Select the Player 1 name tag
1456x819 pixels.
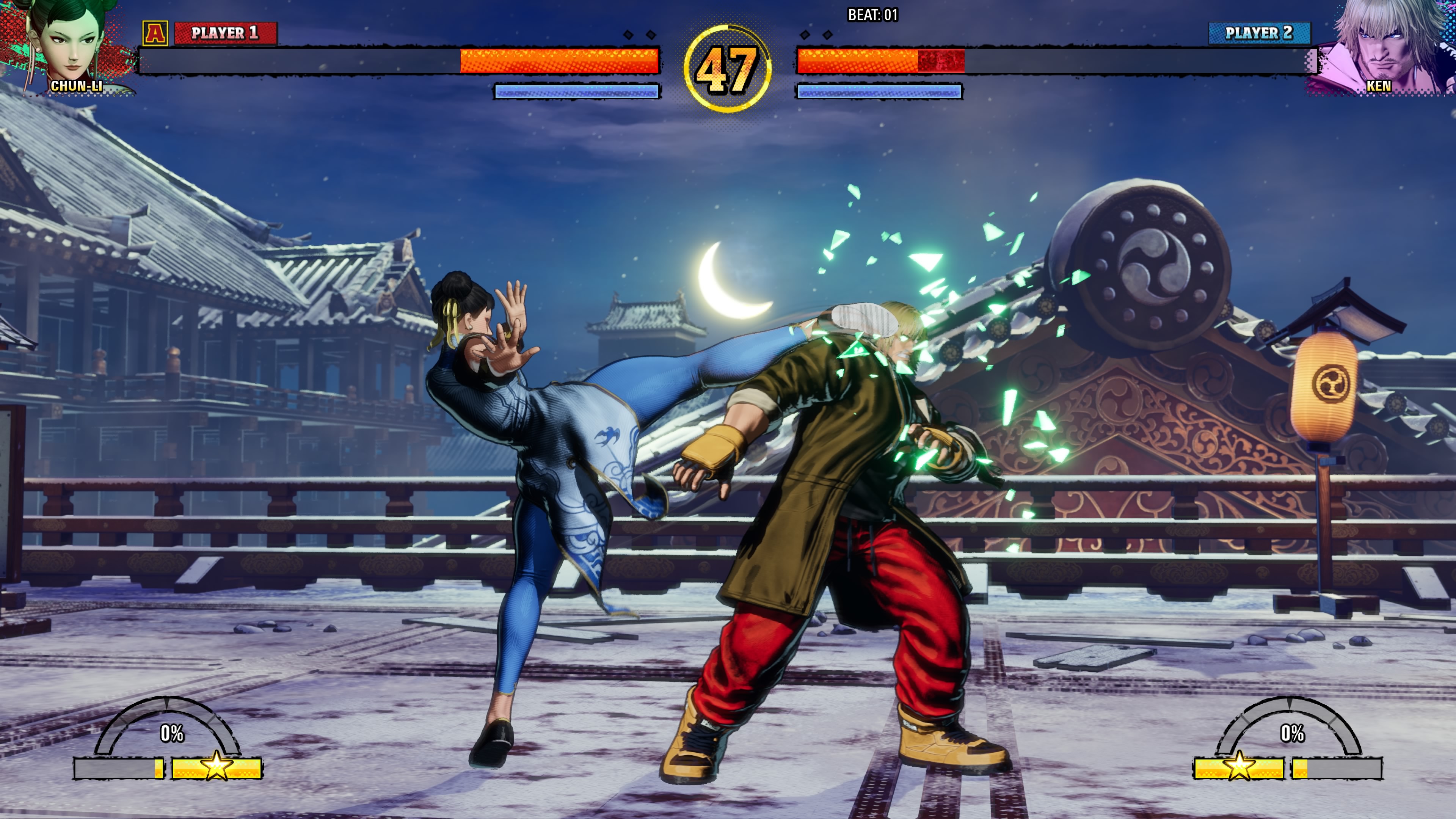[225, 33]
